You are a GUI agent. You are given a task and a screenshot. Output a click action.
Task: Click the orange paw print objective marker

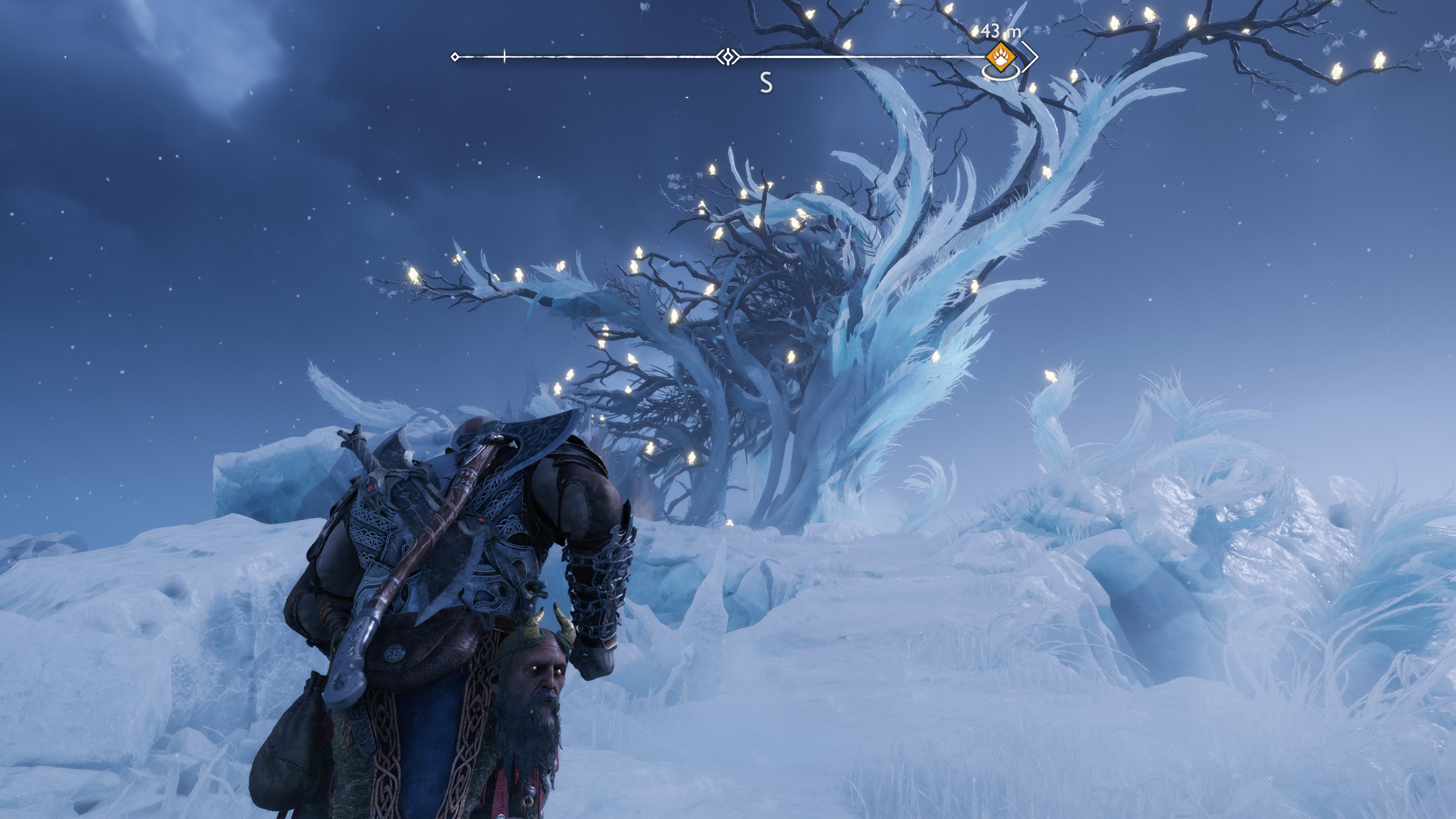[x=1000, y=56]
